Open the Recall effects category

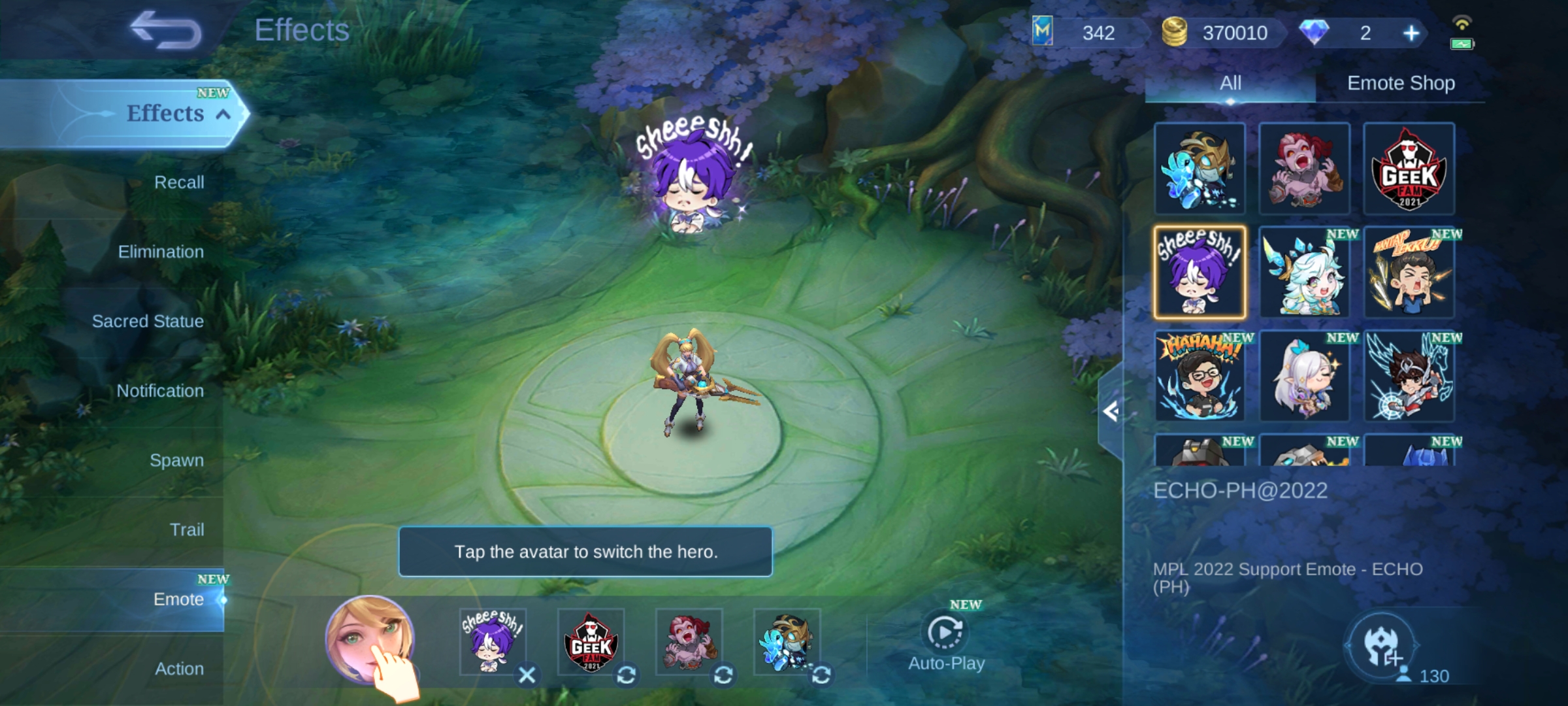pyautogui.click(x=178, y=182)
